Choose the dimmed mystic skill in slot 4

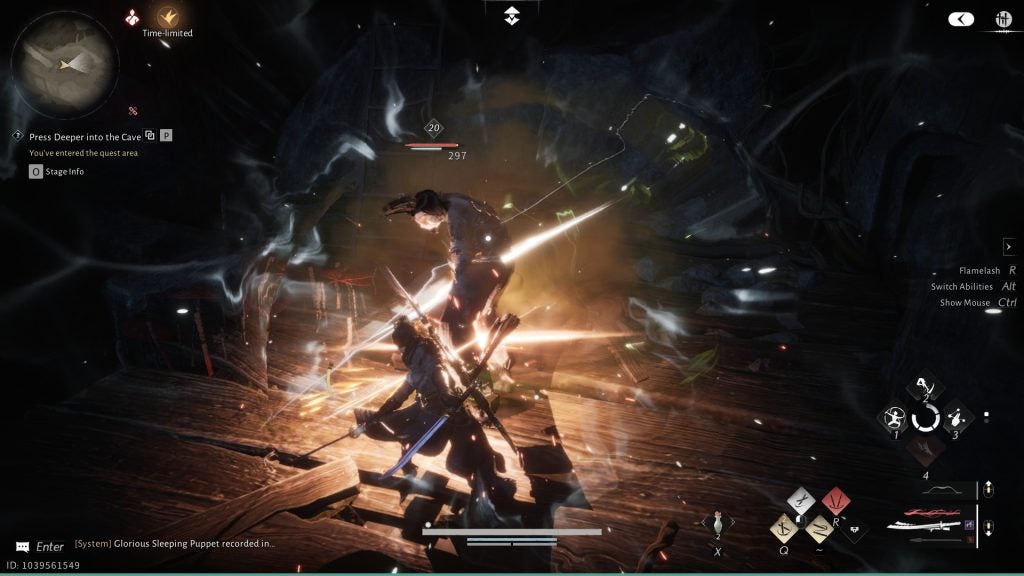(925, 448)
